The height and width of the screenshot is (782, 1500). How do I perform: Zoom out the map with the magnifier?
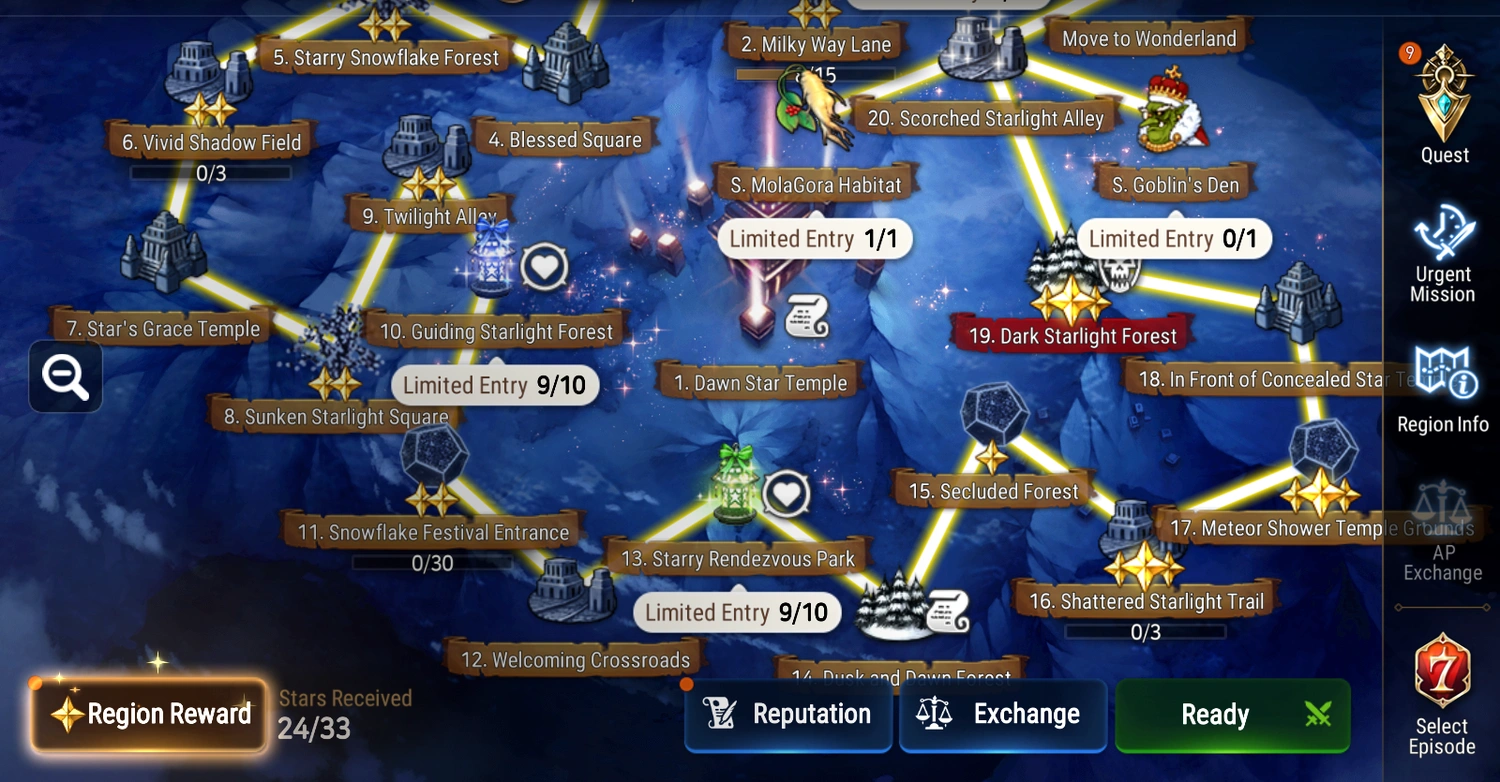64,377
